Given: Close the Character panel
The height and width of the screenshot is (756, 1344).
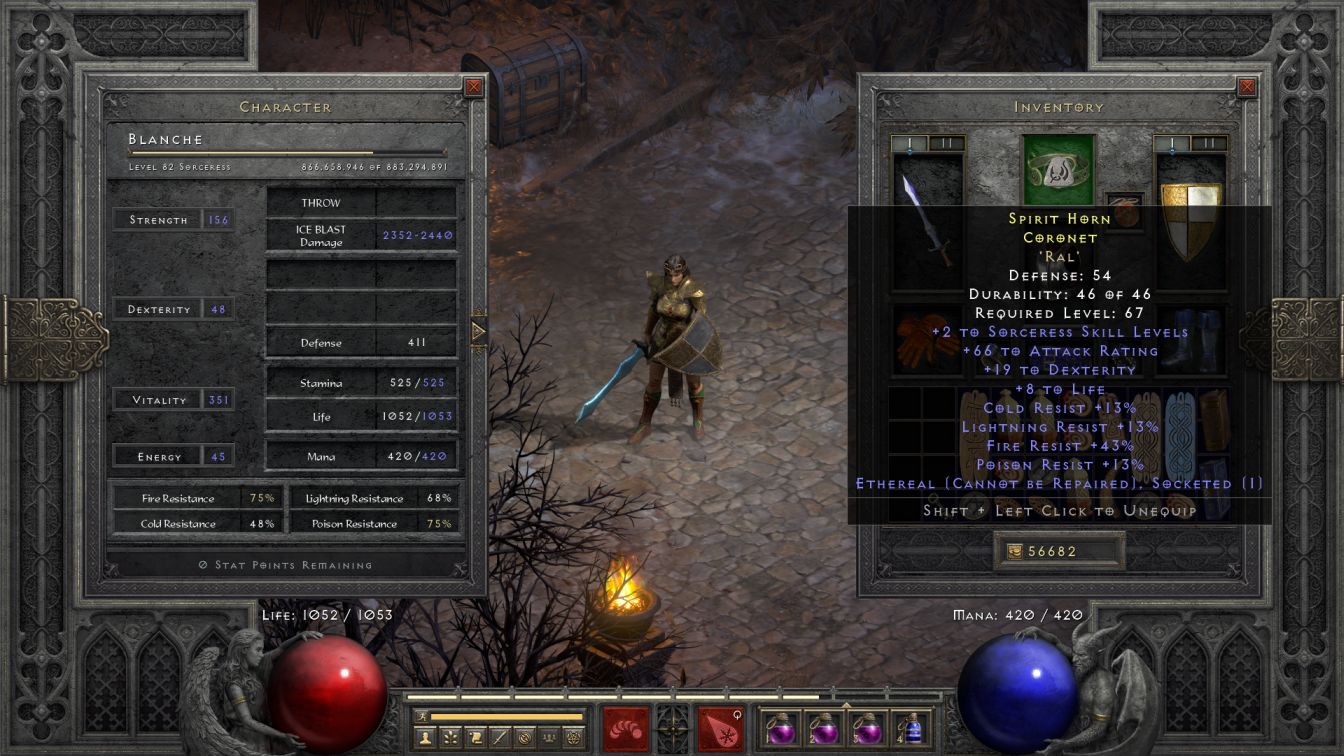Looking at the screenshot, I should (474, 87).
